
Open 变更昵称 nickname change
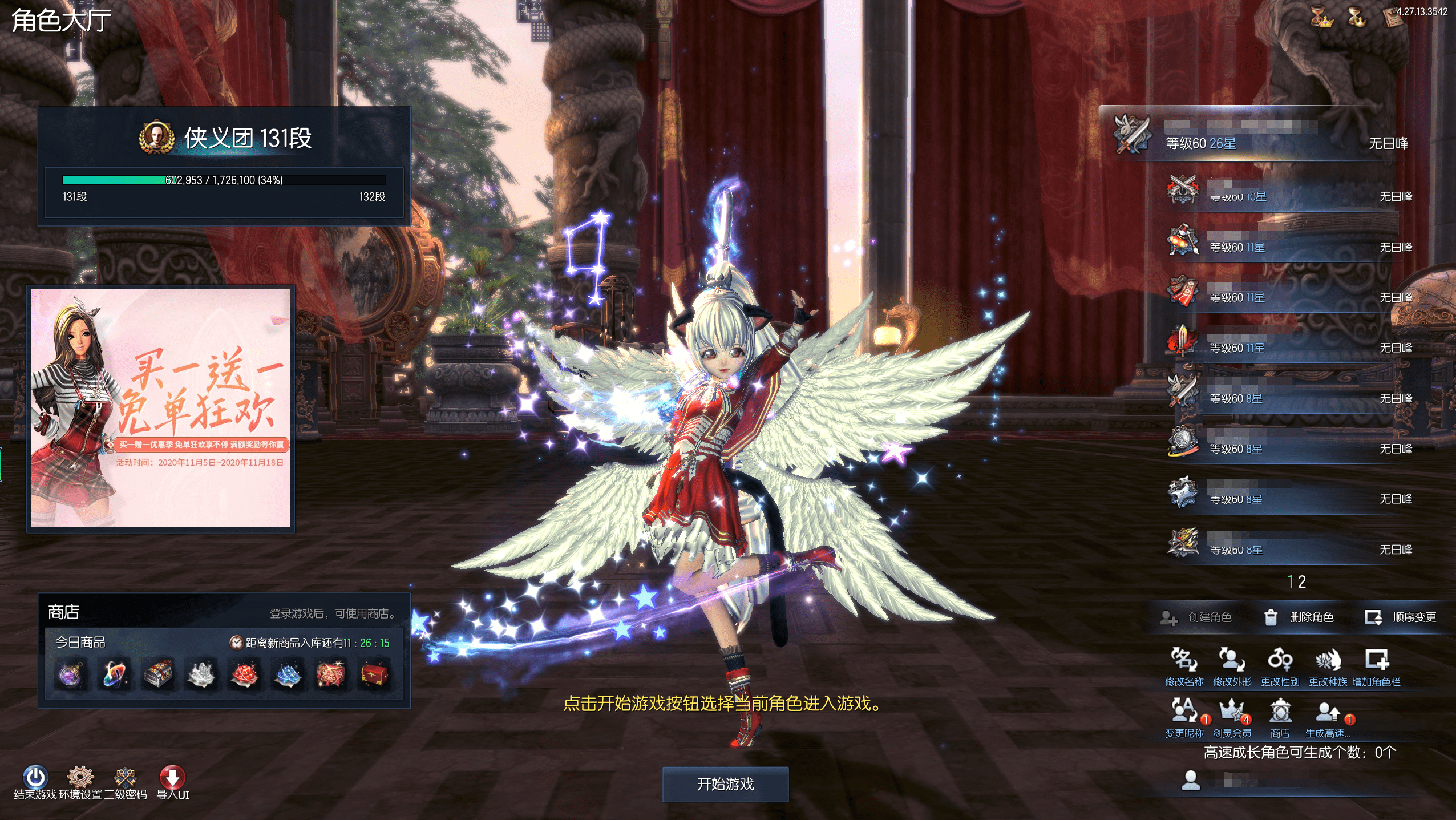(1184, 717)
